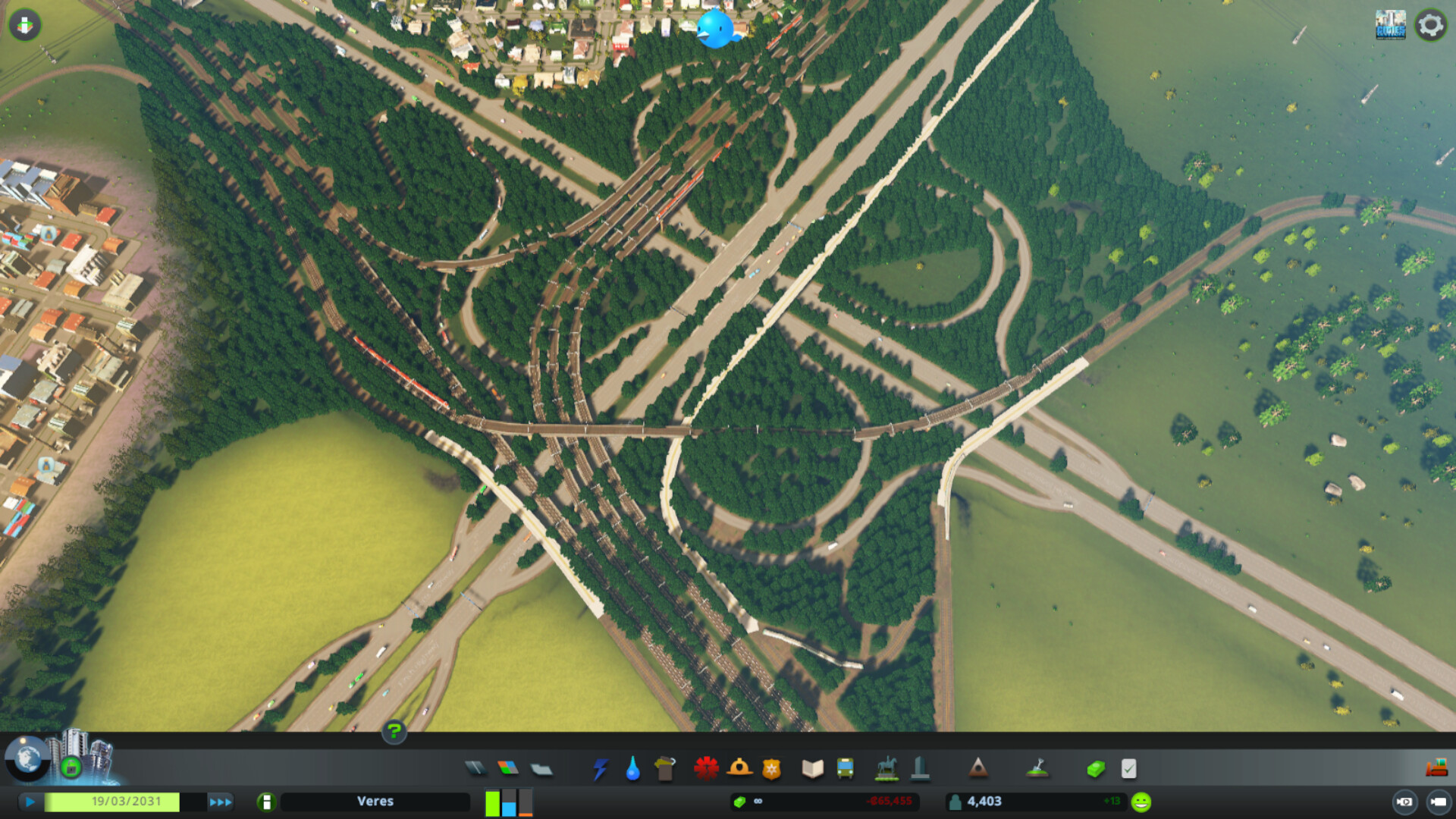Screen dimensions: 1456x819
Task: Click the blue Chirper bird icon
Action: click(x=715, y=29)
